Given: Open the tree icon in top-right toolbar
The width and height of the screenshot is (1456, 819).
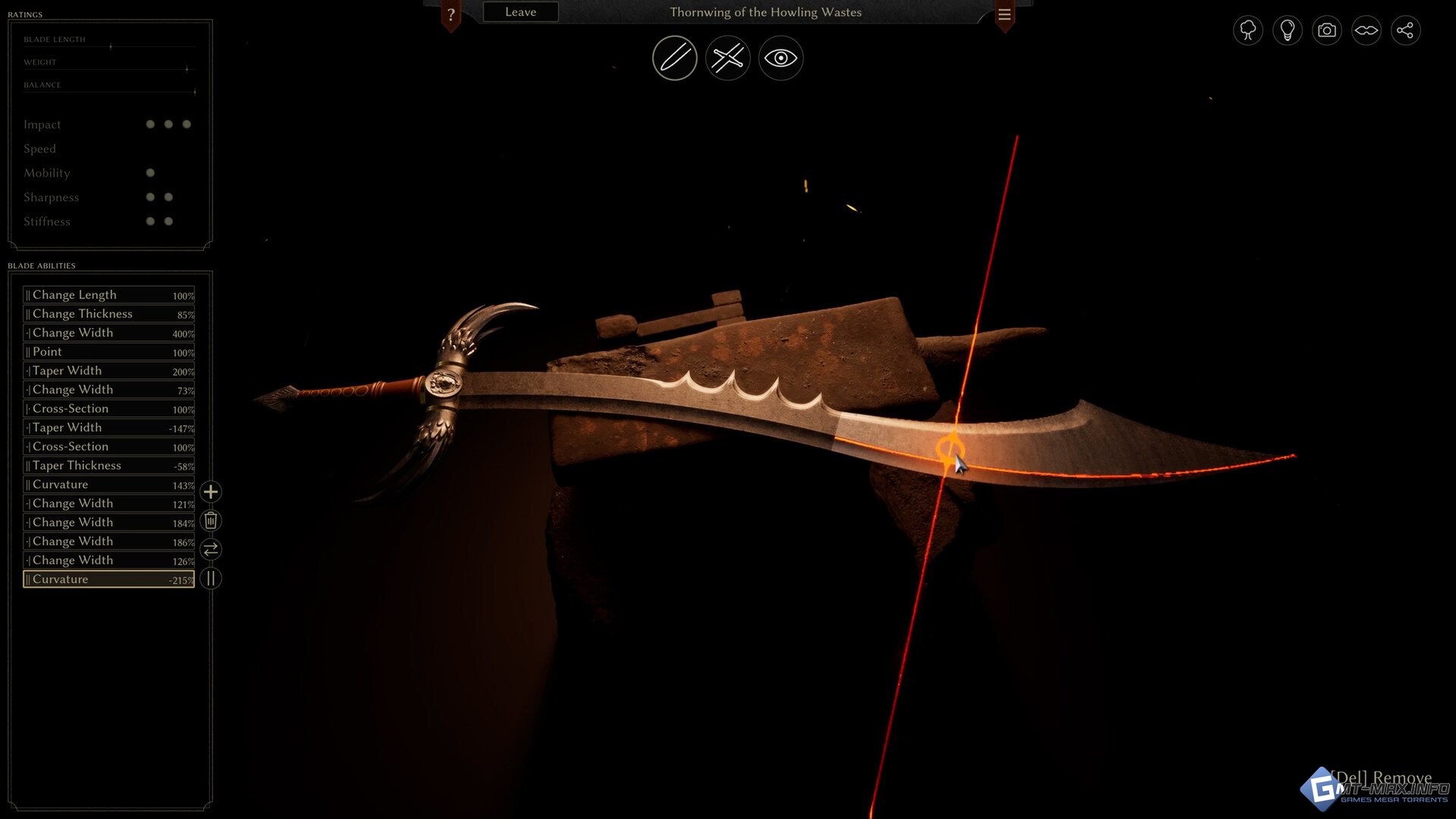Looking at the screenshot, I should [1247, 30].
